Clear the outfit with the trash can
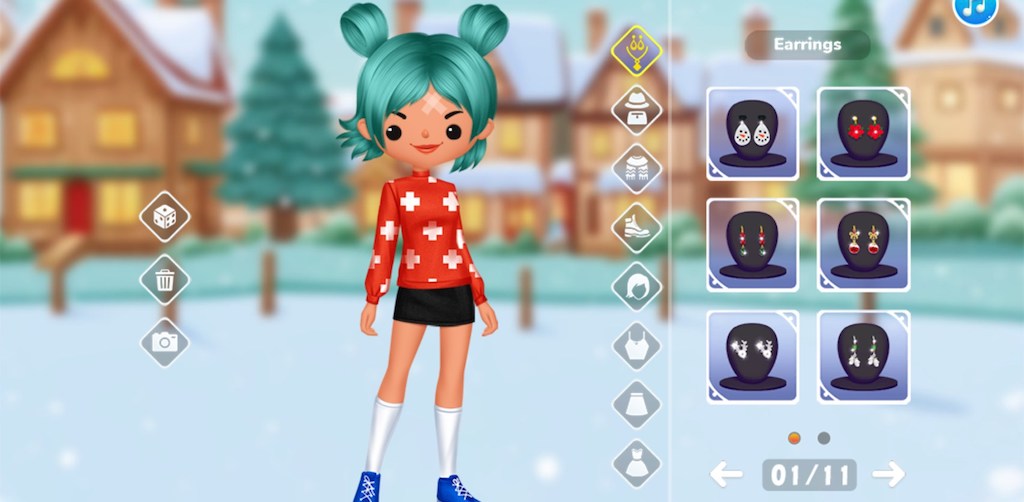The width and height of the screenshot is (1024, 502). pos(164,280)
